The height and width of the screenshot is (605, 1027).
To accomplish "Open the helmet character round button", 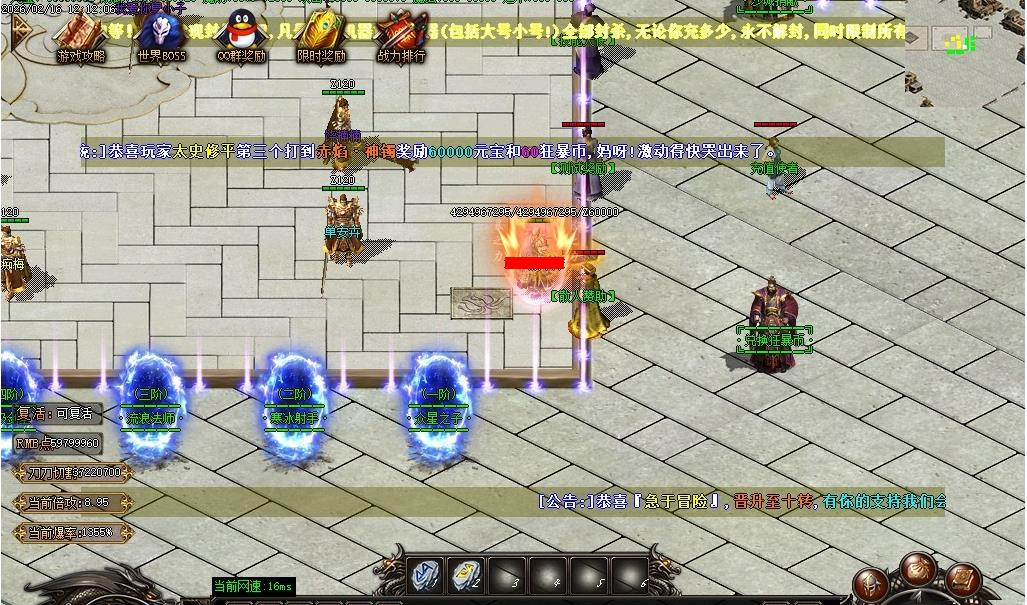I will click(x=873, y=584).
